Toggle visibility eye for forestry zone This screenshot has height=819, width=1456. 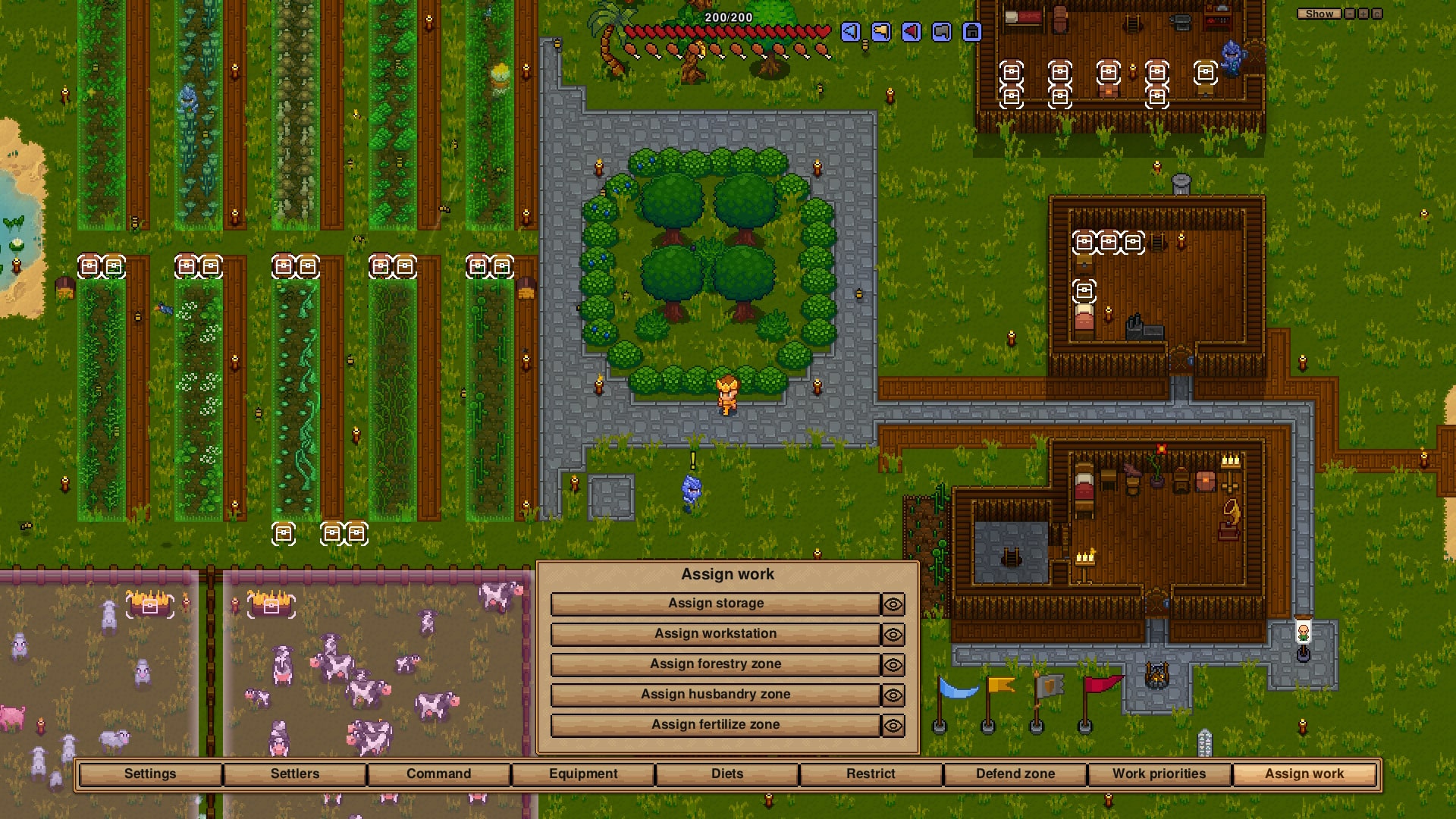tap(893, 665)
